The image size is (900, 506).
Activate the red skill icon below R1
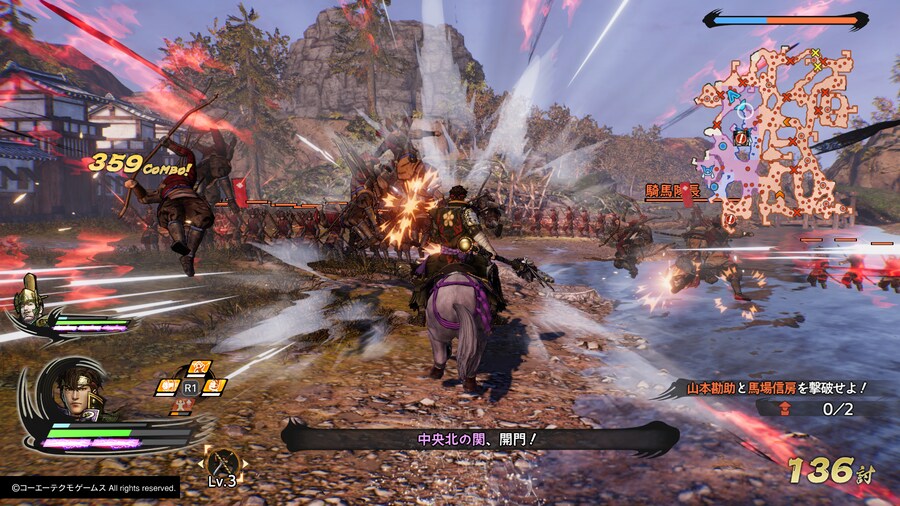click(184, 405)
